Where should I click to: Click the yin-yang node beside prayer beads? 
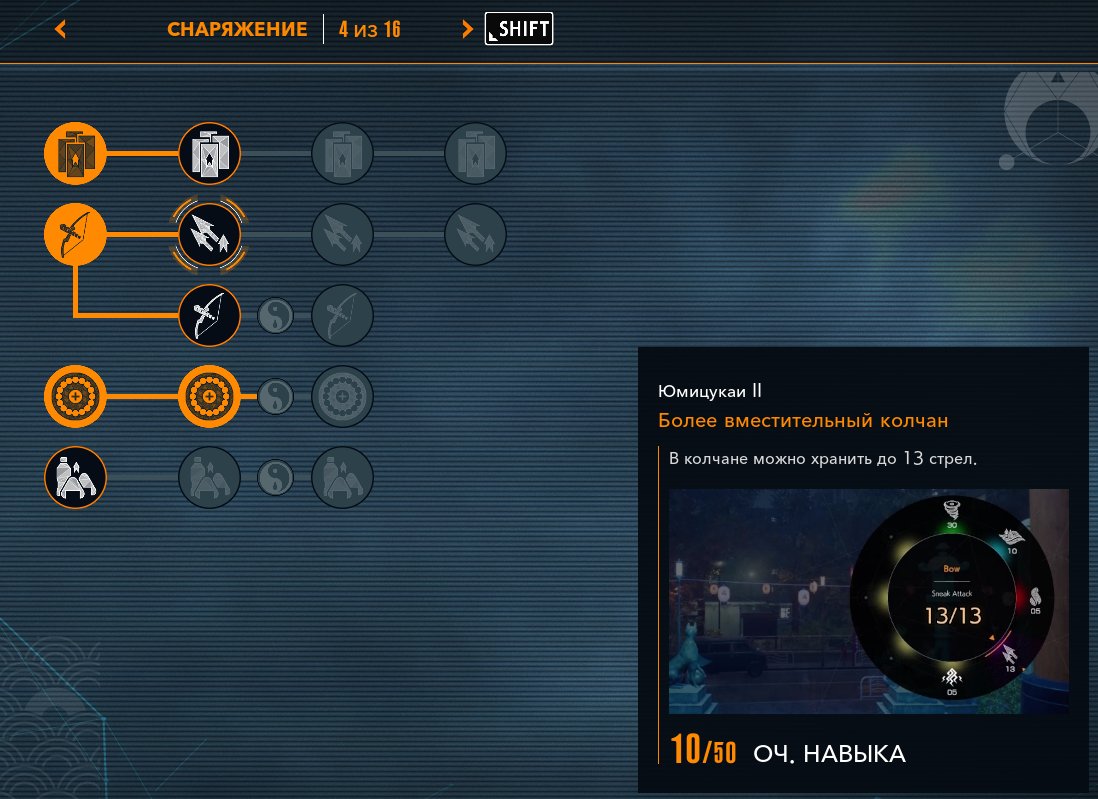pos(276,397)
